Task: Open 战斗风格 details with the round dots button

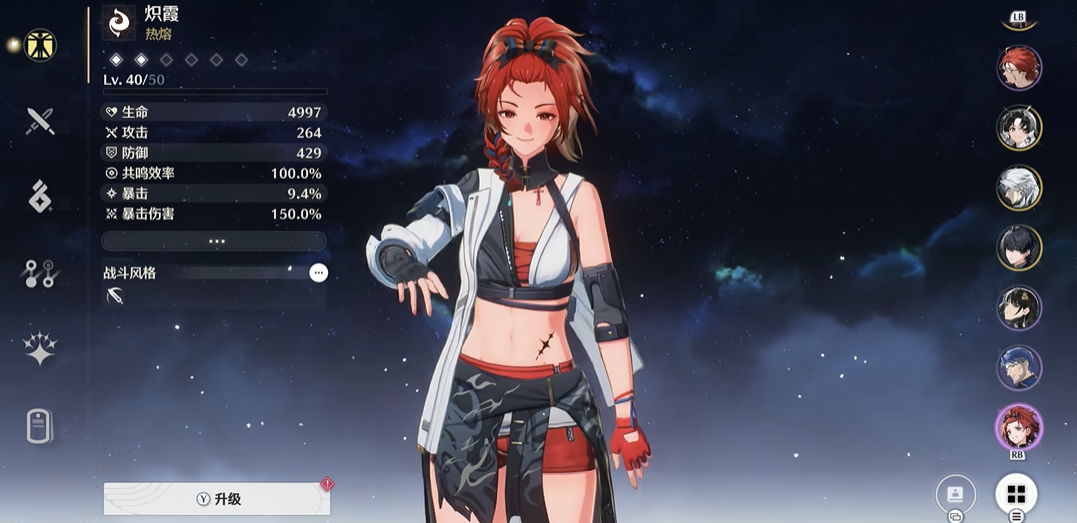Action: point(318,272)
